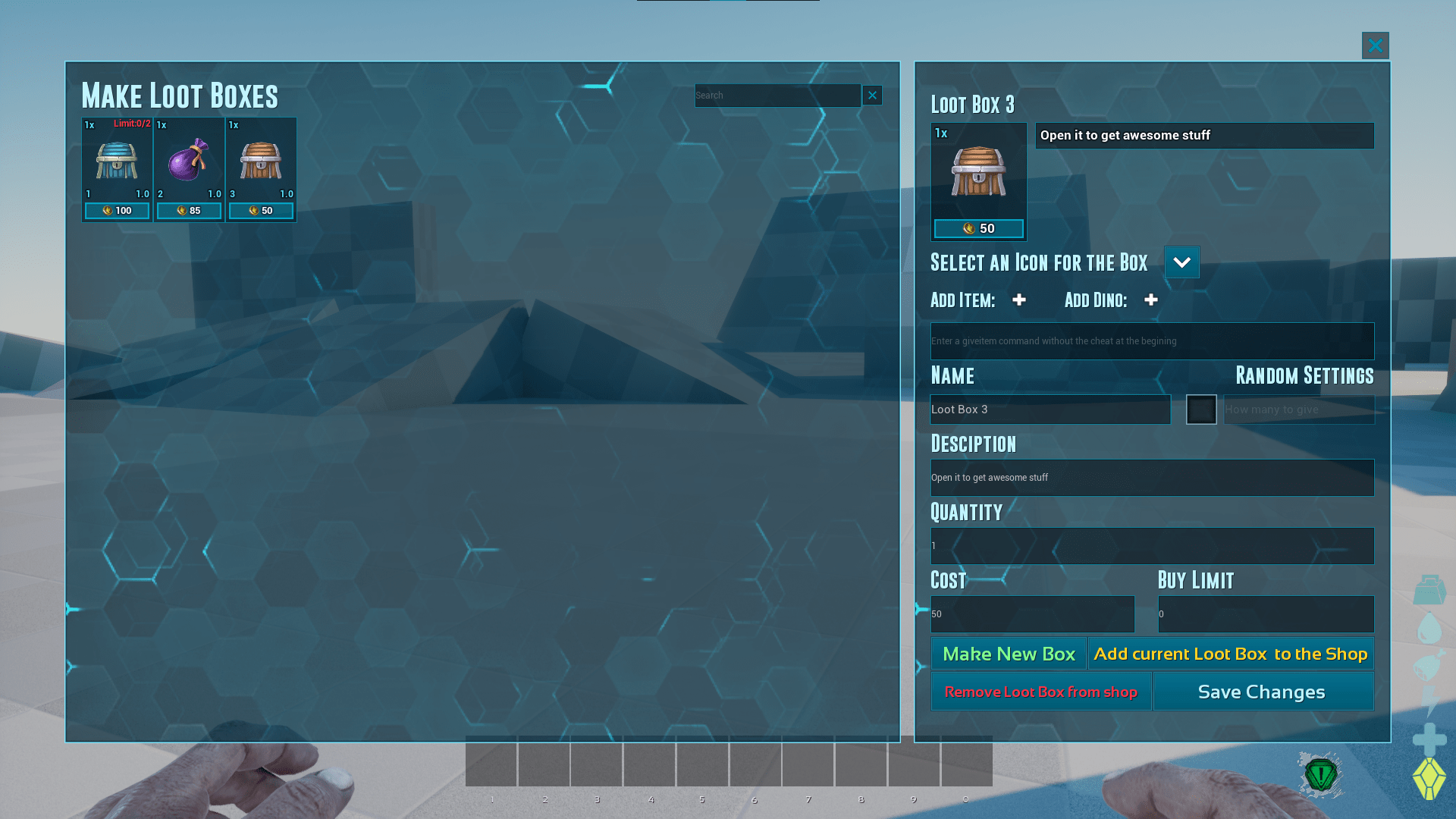The image size is (1456, 819).
Task: Toggle the Random Settings checkbox
Action: 1201,409
